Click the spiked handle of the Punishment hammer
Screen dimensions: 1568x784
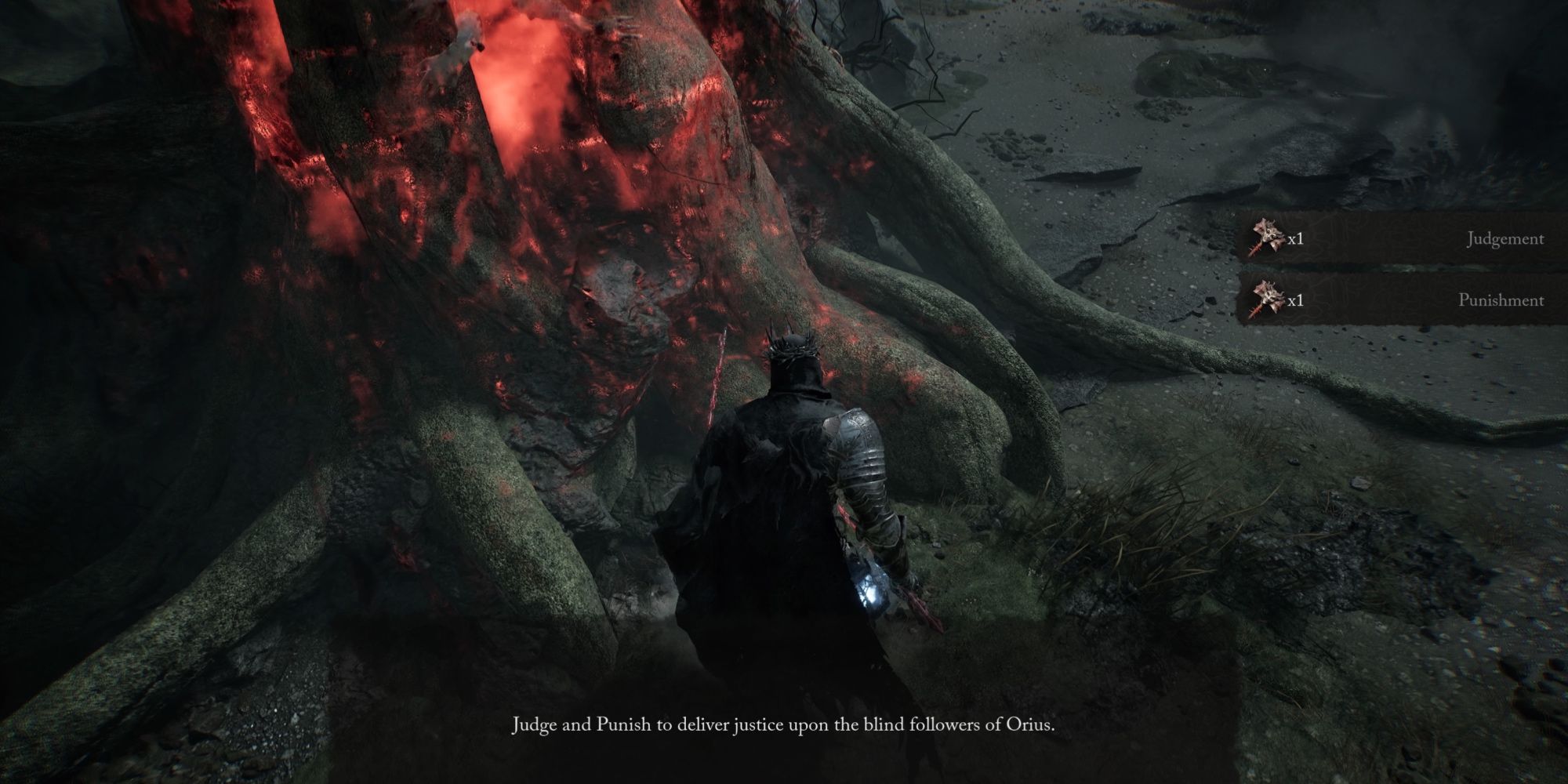[x=1255, y=310]
